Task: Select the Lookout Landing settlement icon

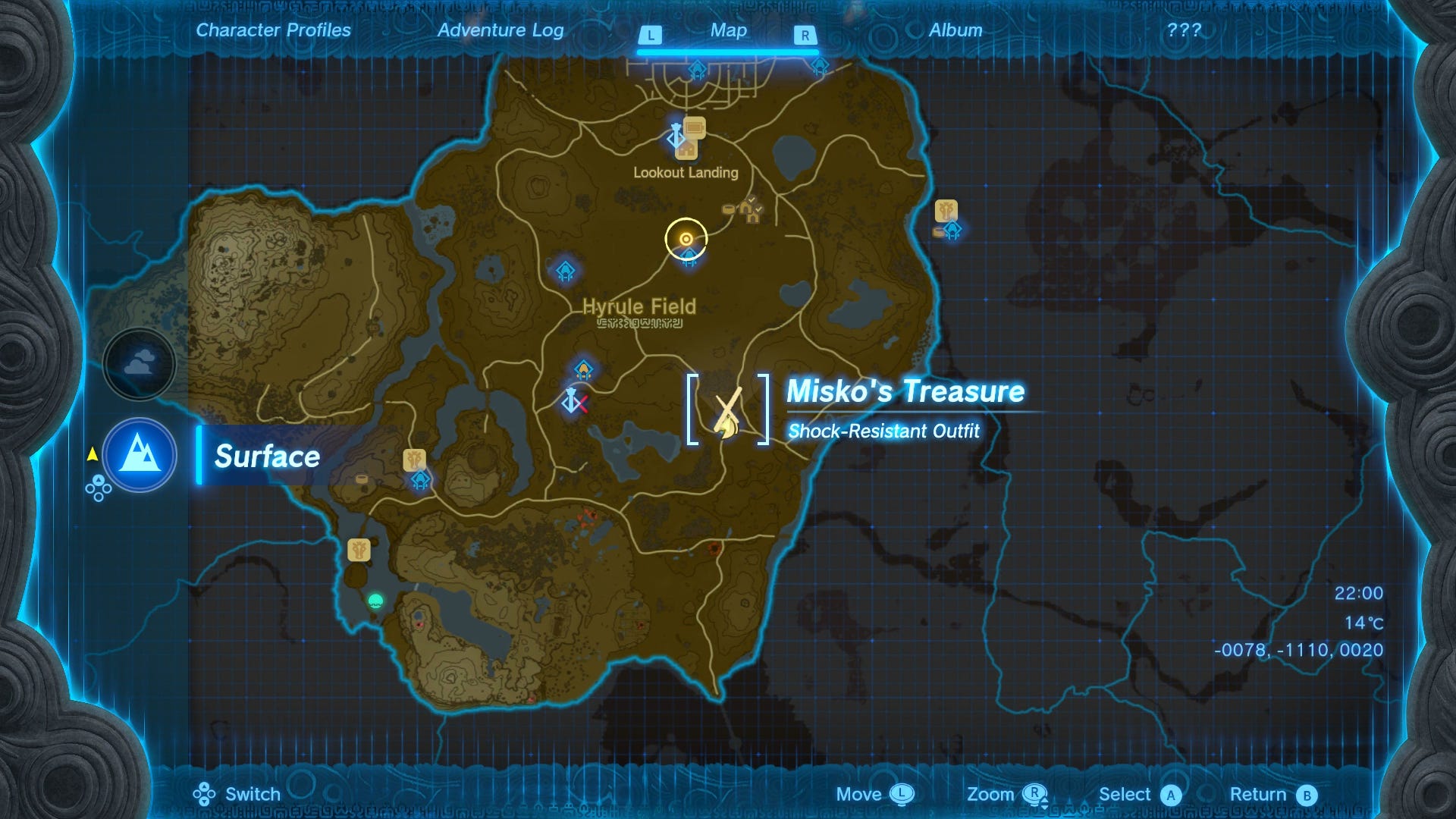Action: click(x=686, y=150)
